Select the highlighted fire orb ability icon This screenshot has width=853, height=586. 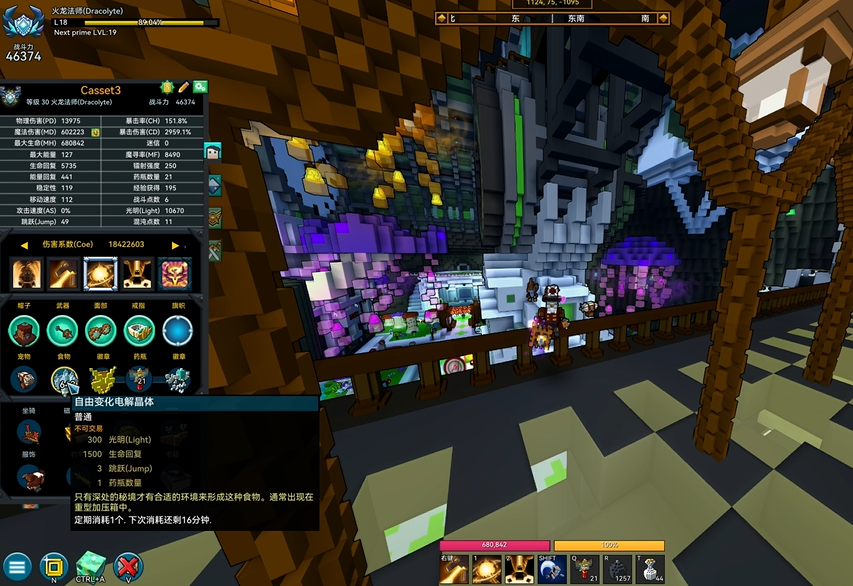click(x=100, y=272)
